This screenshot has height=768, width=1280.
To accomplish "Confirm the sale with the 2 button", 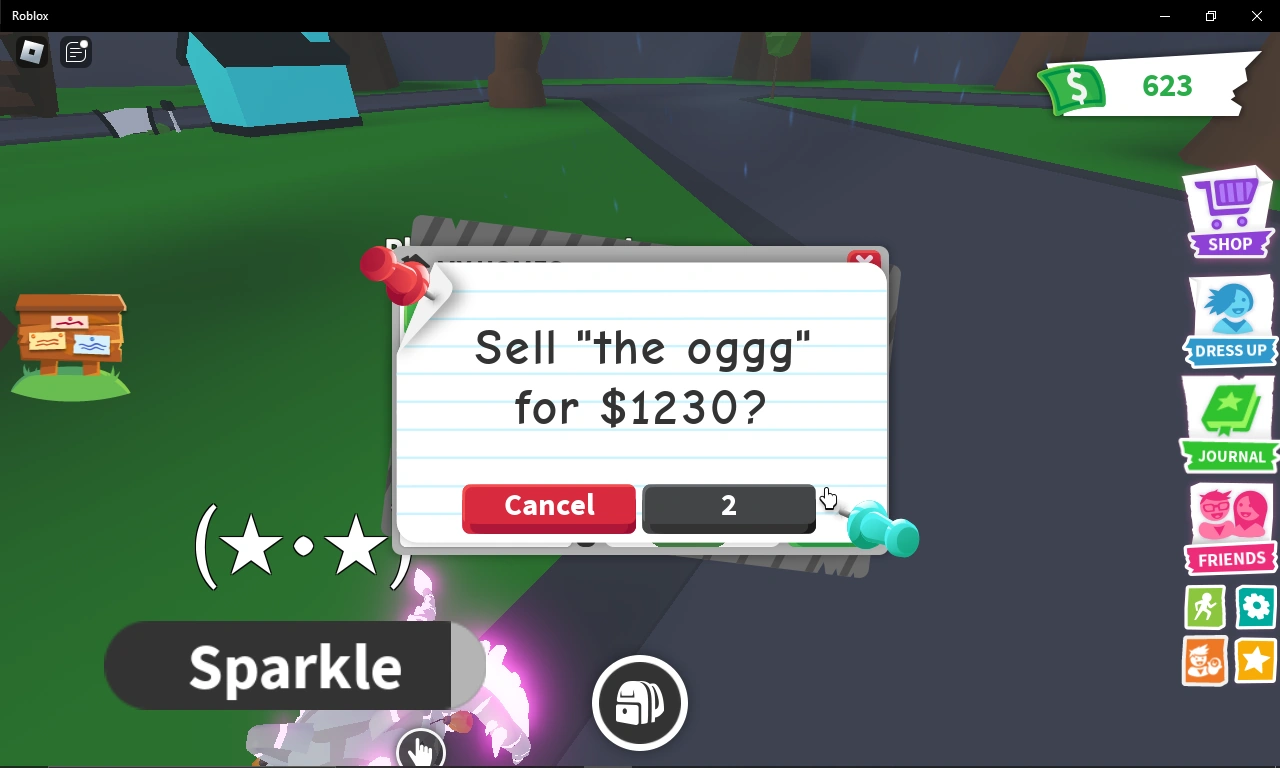I will coord(728,508).
